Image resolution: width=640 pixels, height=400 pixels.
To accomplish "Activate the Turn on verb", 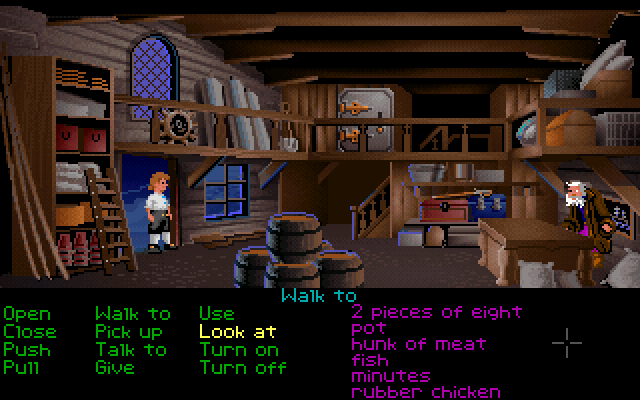I will [x=239, y=349].
